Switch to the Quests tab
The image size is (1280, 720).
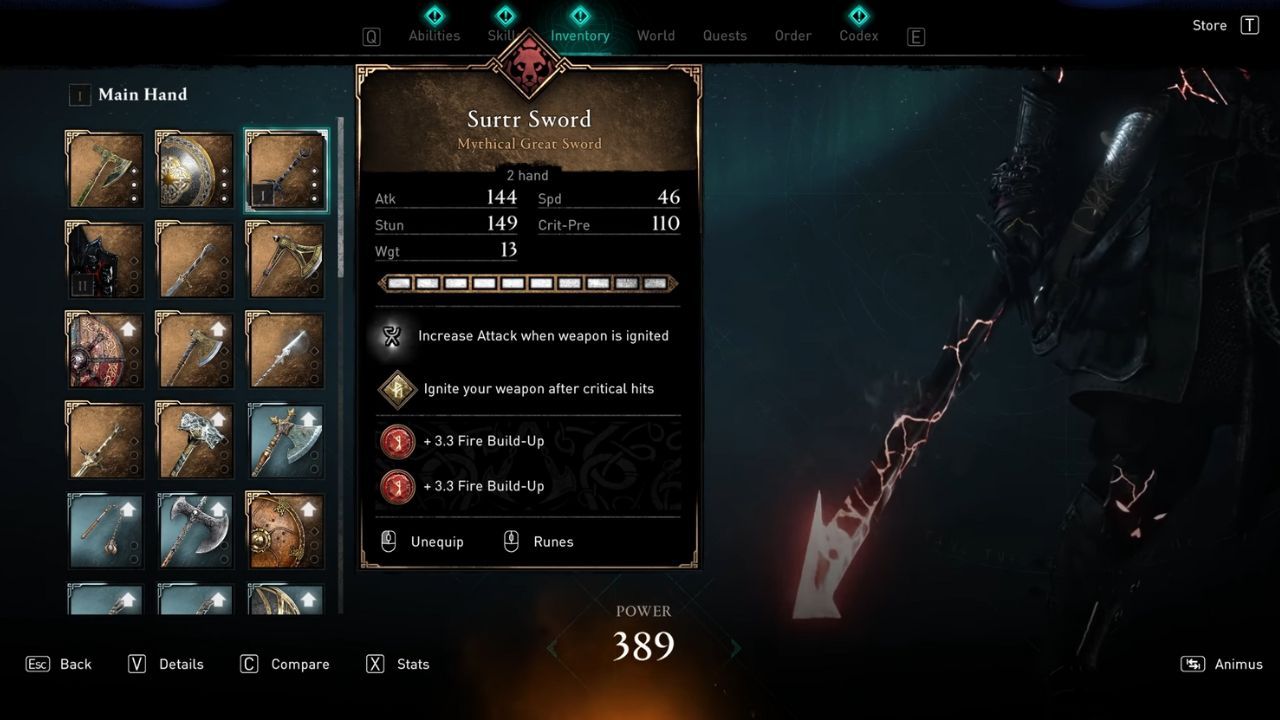[724, 35]
